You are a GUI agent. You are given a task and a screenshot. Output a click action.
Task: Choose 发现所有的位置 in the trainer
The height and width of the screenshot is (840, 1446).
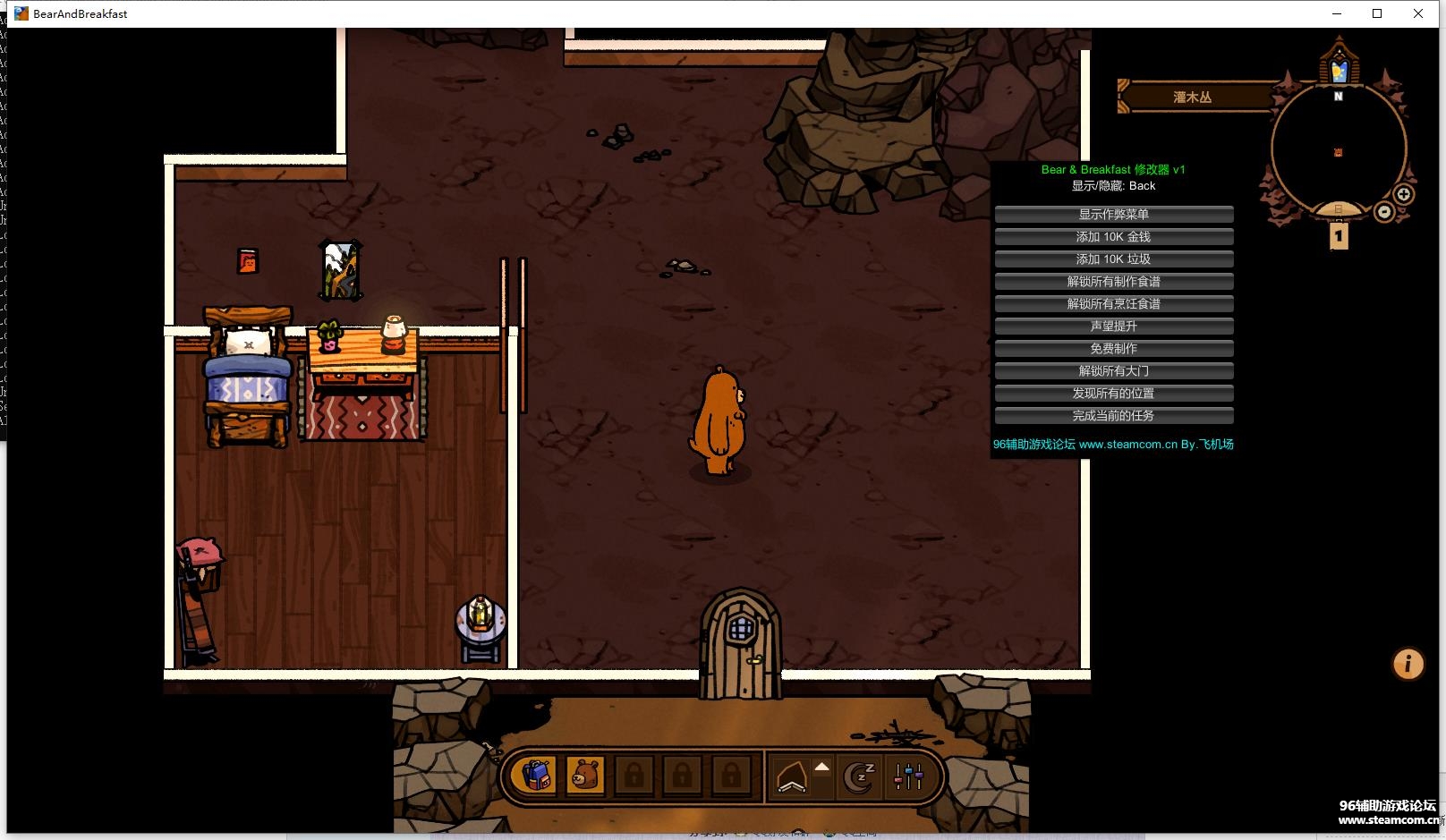[1113, 394]
